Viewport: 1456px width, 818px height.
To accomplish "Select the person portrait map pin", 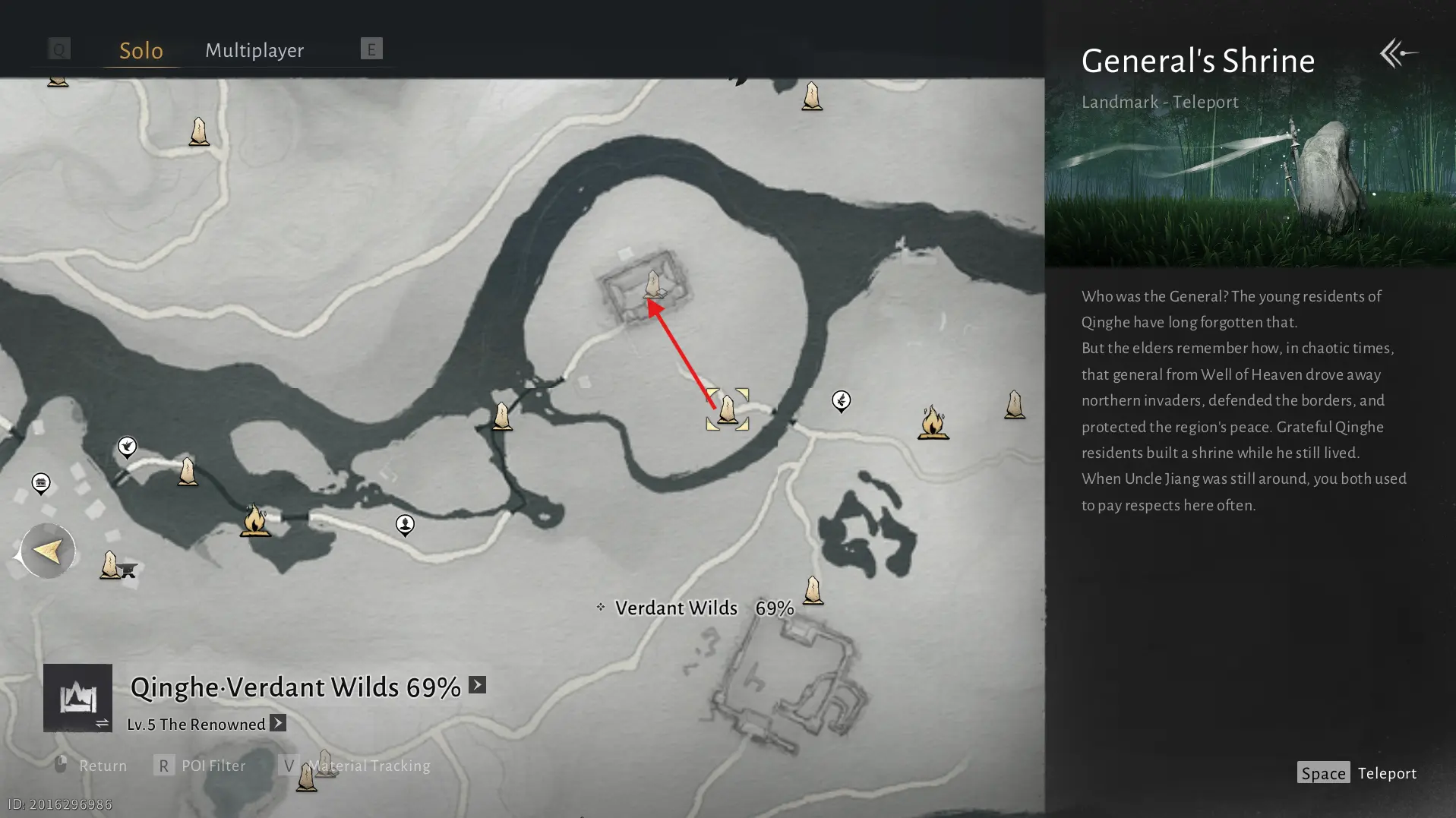I will click(405, 524).
